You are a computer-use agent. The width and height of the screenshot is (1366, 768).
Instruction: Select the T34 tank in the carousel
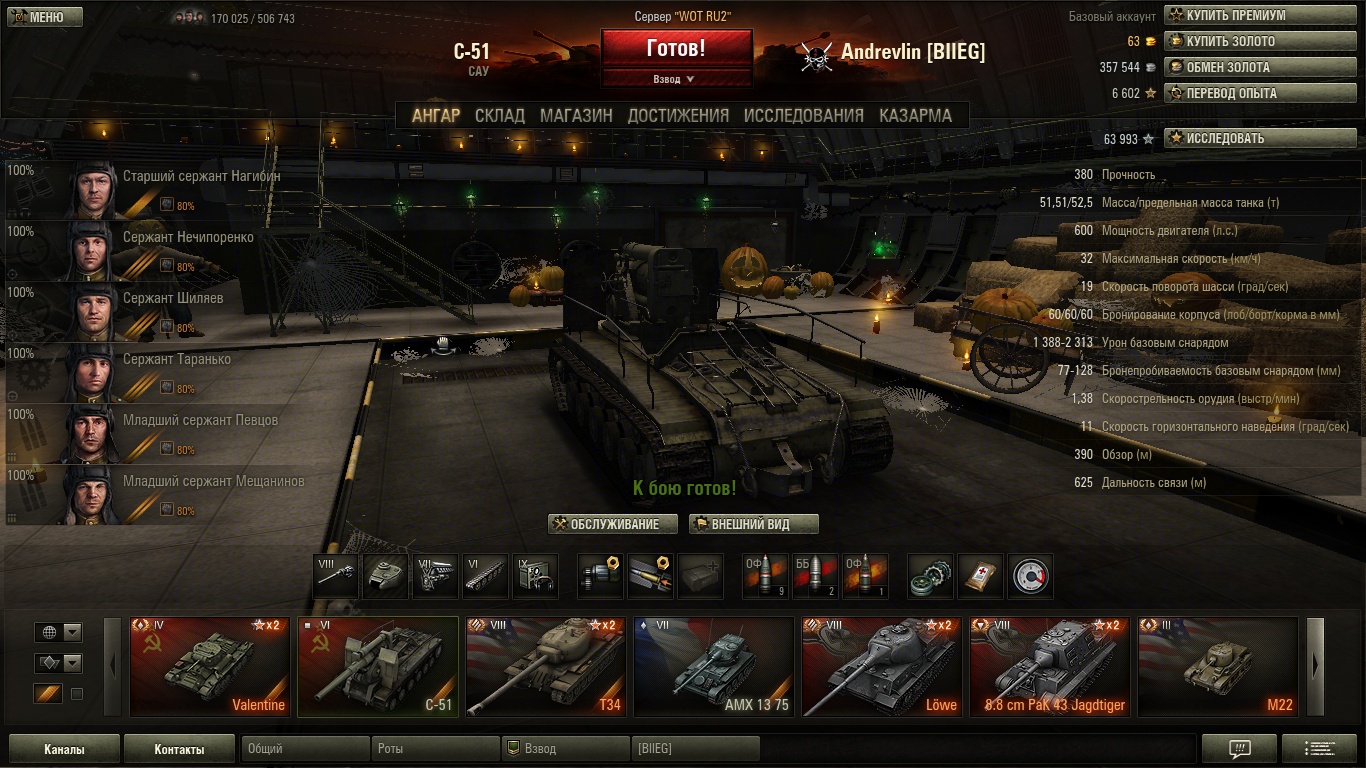(x=545, y=667)
